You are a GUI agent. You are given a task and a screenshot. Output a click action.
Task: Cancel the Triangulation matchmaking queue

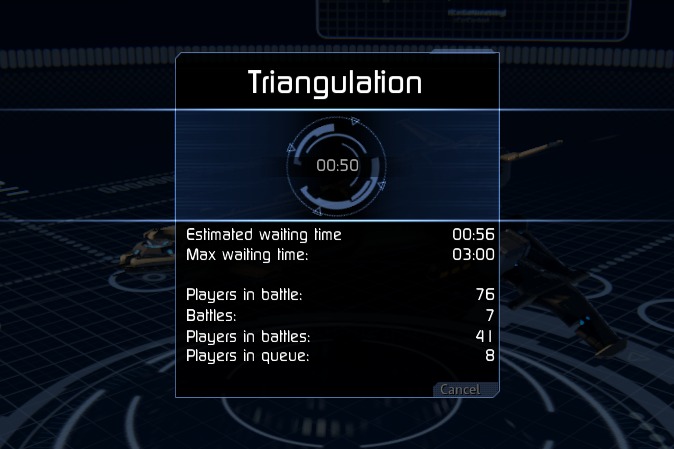tap(460, 389)
